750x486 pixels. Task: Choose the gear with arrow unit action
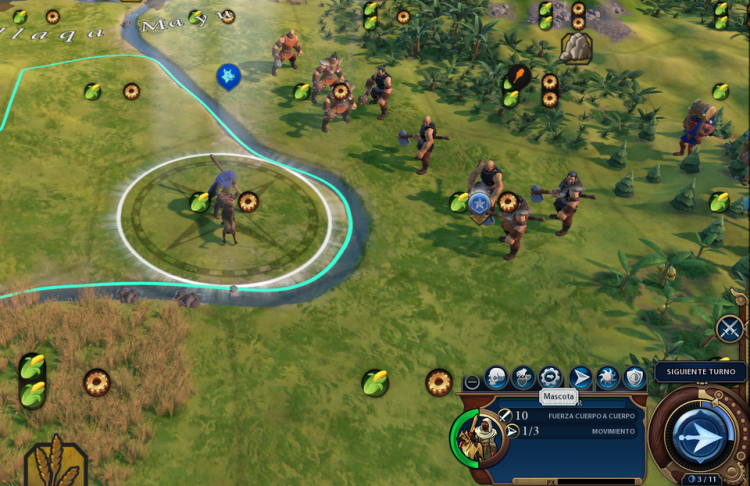(550, 378)
